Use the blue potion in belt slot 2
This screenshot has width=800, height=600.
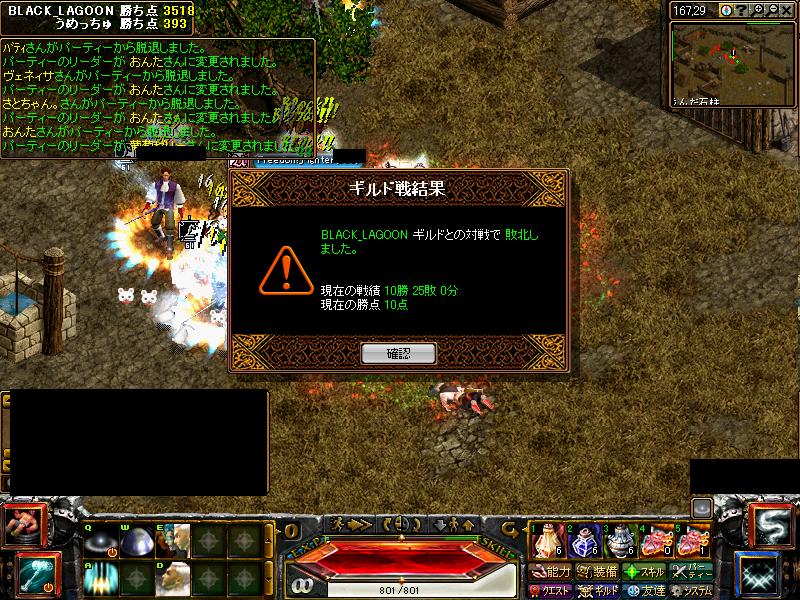click(x=582, y=541)
